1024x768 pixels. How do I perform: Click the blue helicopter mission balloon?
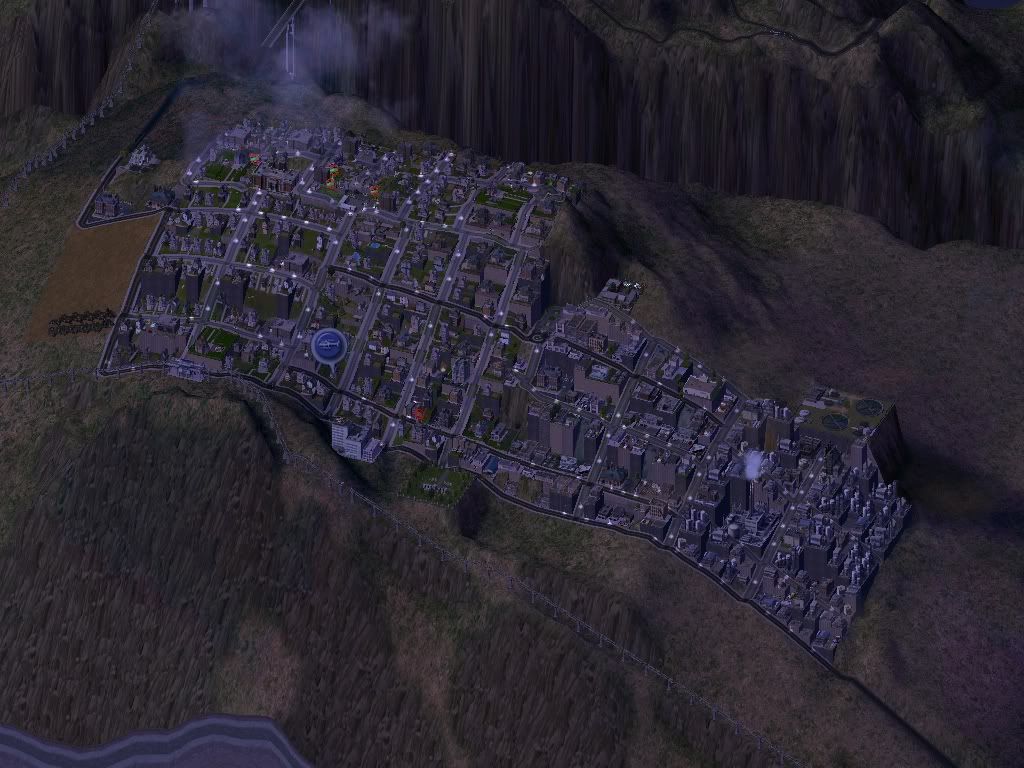pos(328,346)
